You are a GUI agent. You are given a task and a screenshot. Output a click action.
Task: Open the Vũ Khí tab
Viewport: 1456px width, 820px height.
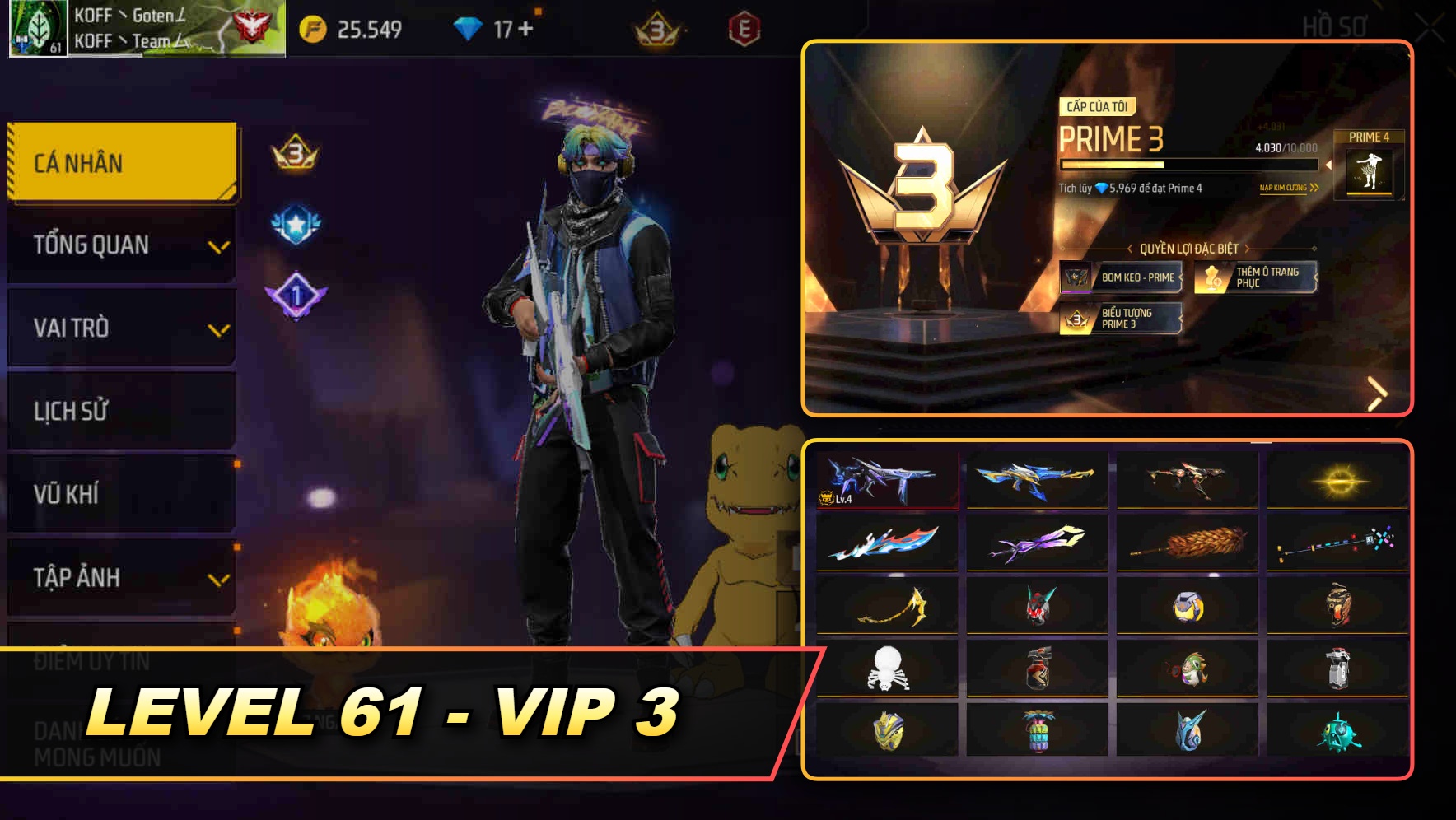click(x=120, y=495)
